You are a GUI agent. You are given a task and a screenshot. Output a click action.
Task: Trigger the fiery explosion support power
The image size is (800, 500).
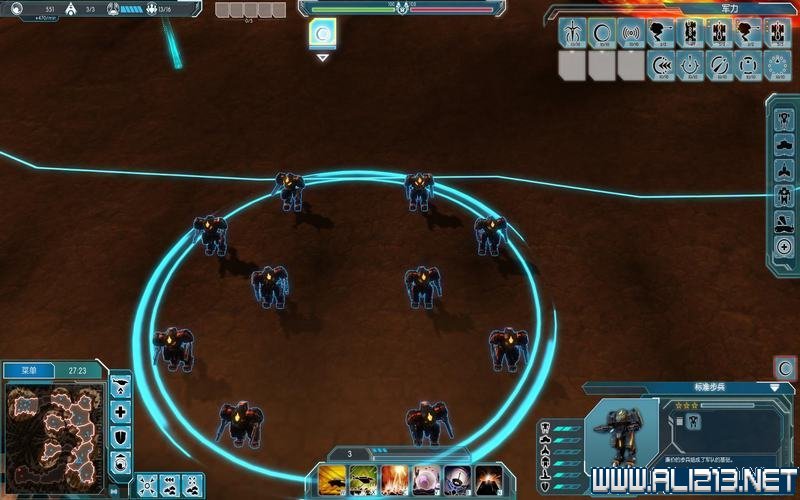click(395, 481)
